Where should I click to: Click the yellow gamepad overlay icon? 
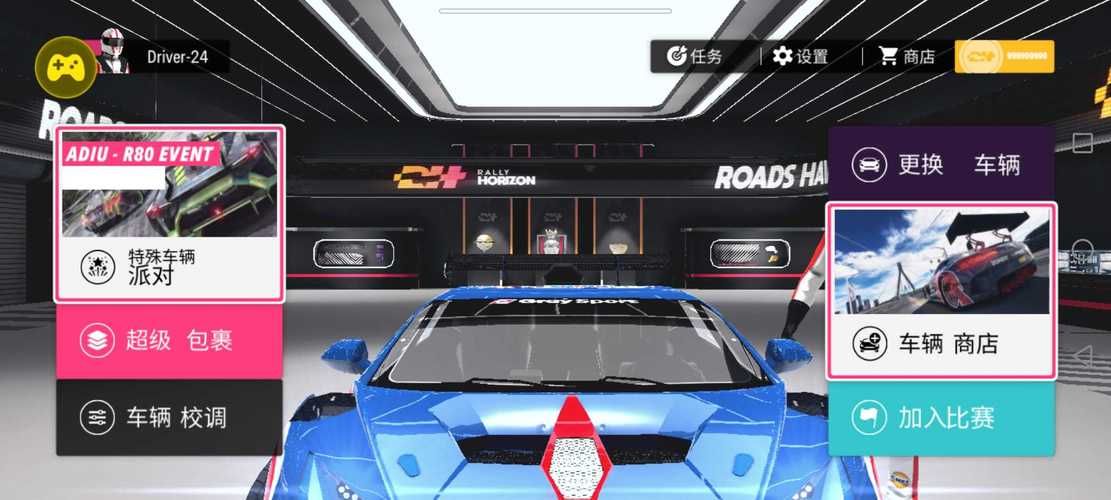click(x=64, y=64)
